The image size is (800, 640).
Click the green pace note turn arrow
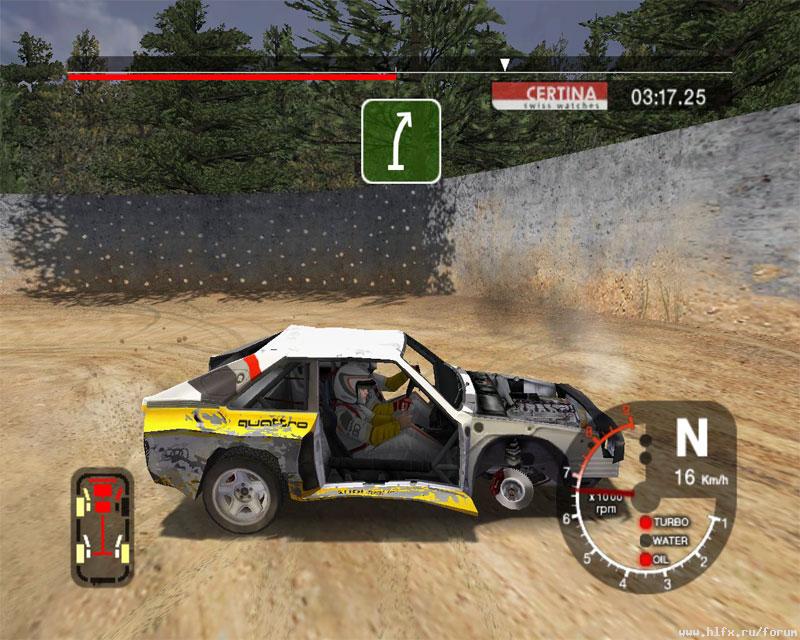(401, 141)
